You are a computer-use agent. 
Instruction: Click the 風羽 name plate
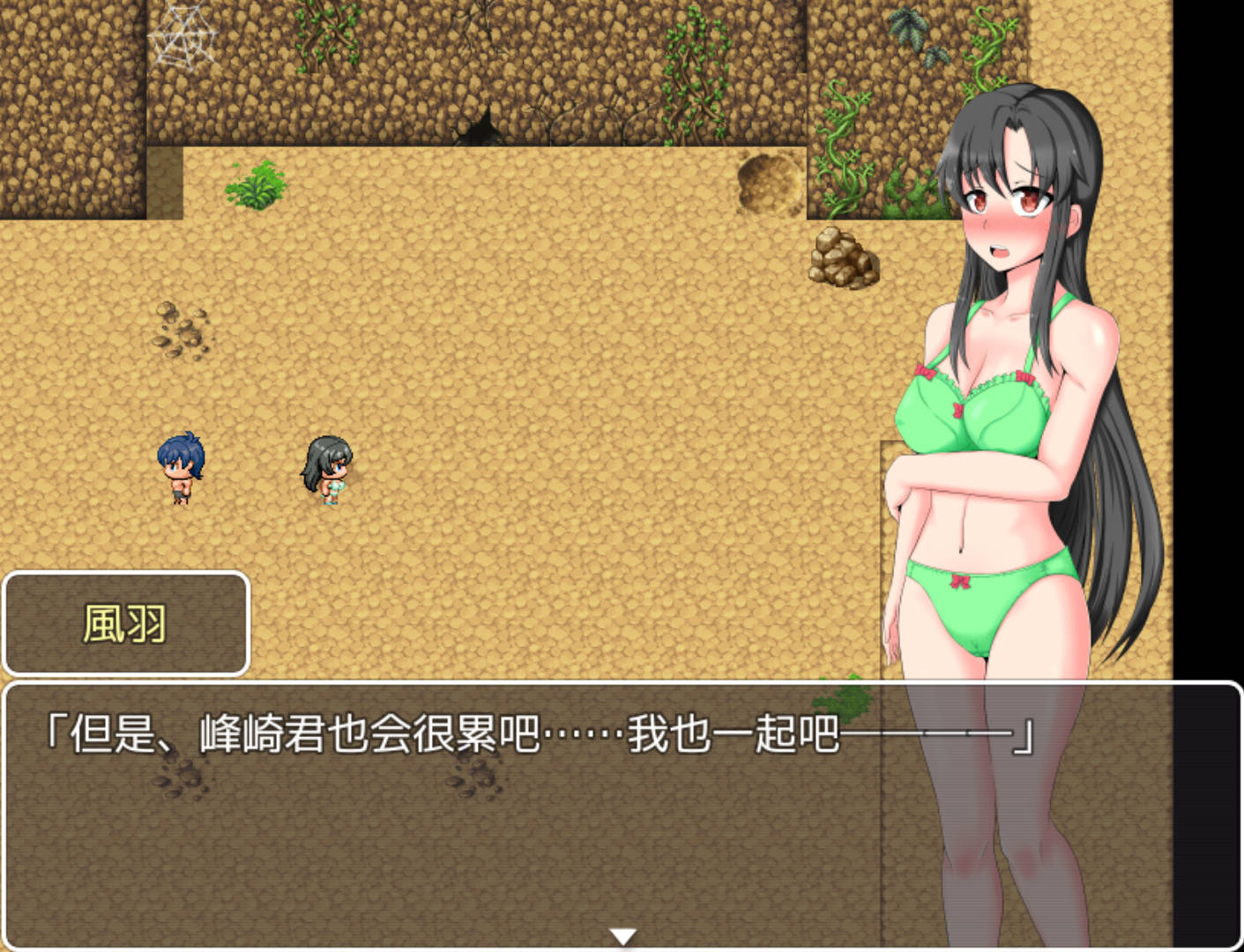[x=125, y=622]
